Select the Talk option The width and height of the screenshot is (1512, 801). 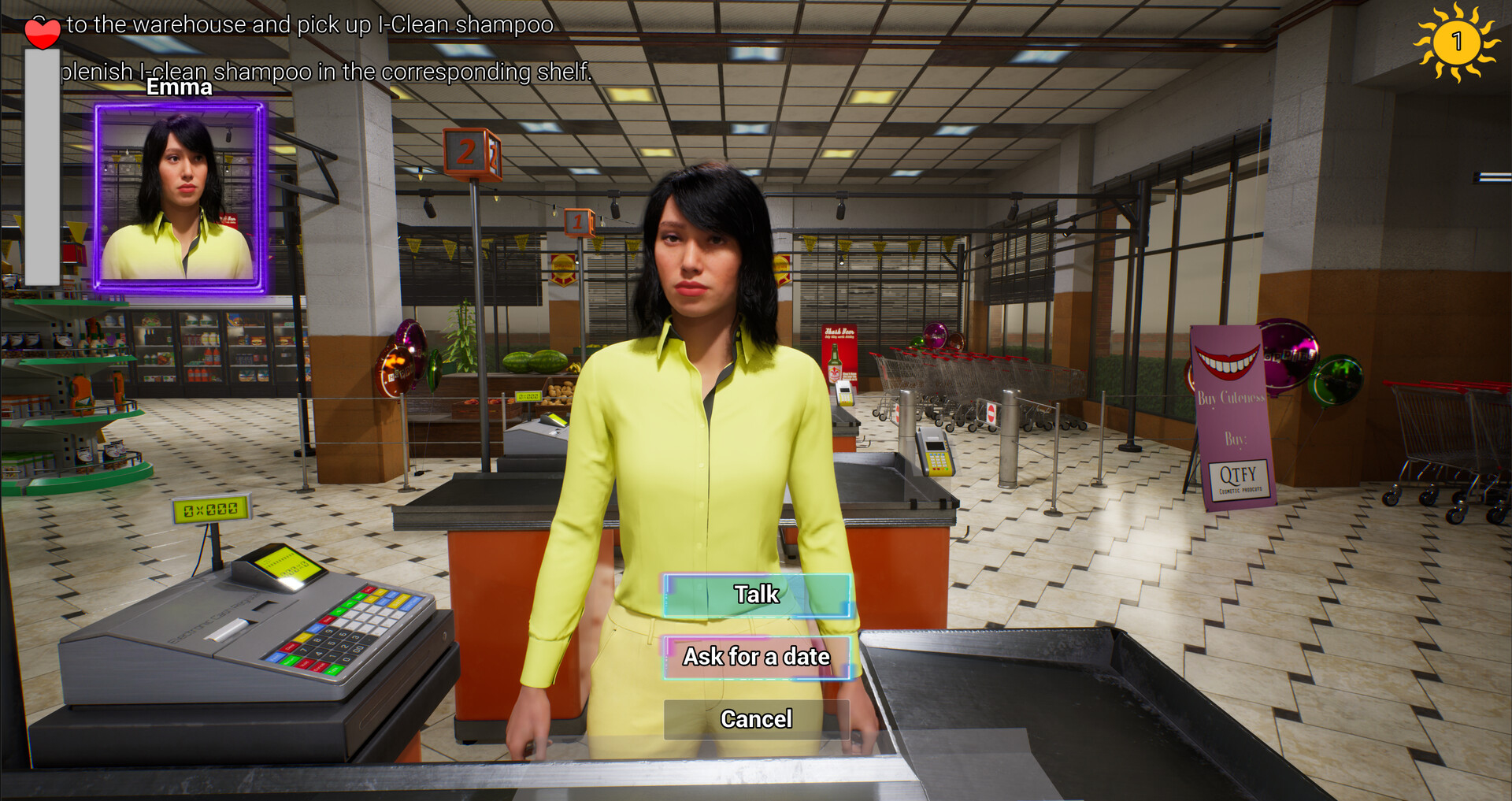[756, 595]
